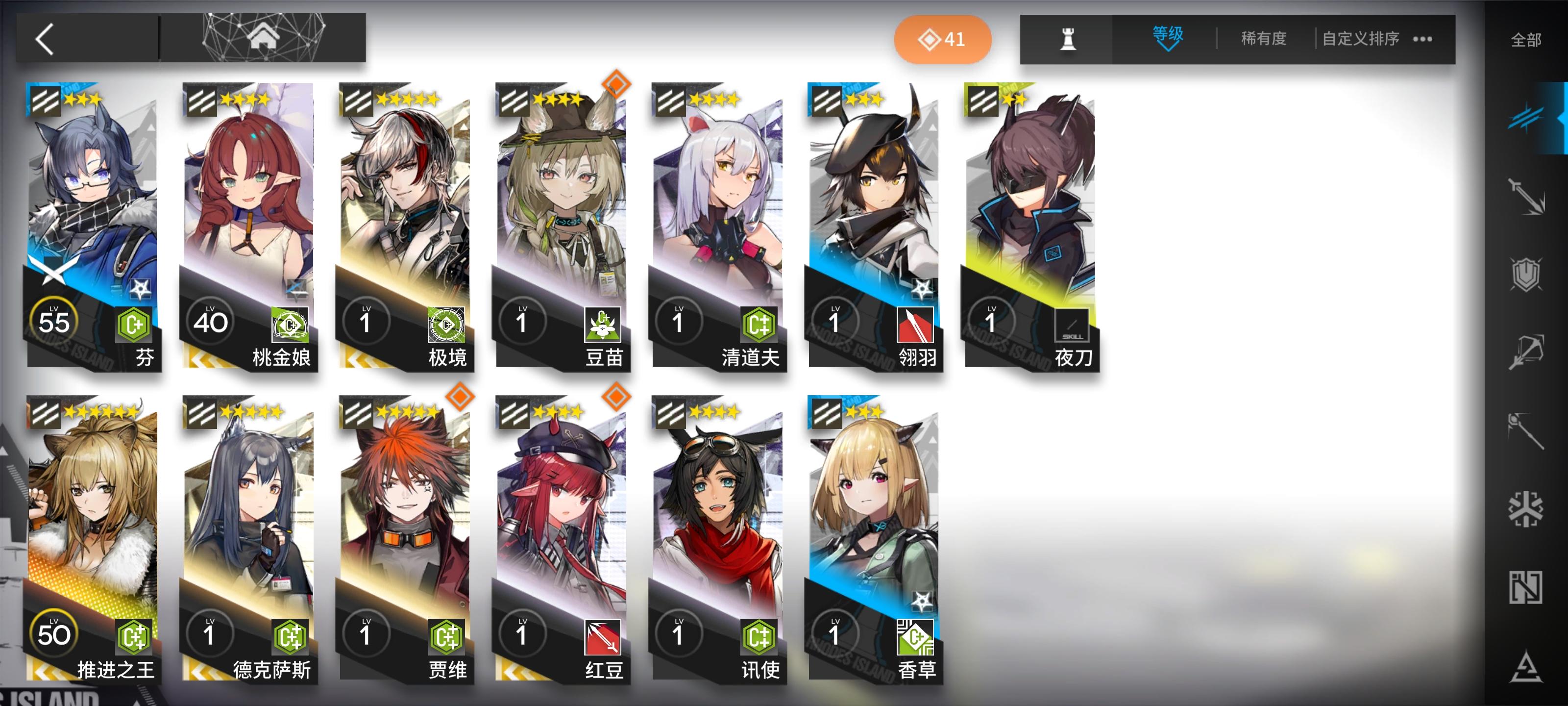
Task: Click the orange badge showing 41
Action: point(942,39)
